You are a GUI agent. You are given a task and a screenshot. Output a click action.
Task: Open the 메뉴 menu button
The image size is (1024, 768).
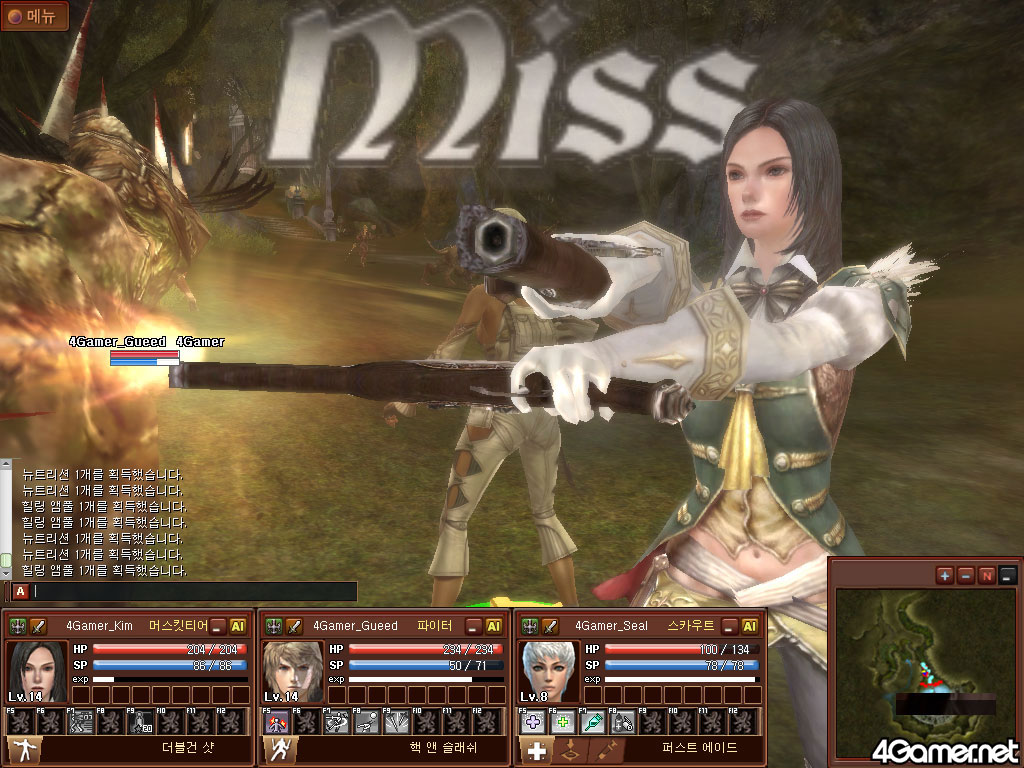(35, 16)
